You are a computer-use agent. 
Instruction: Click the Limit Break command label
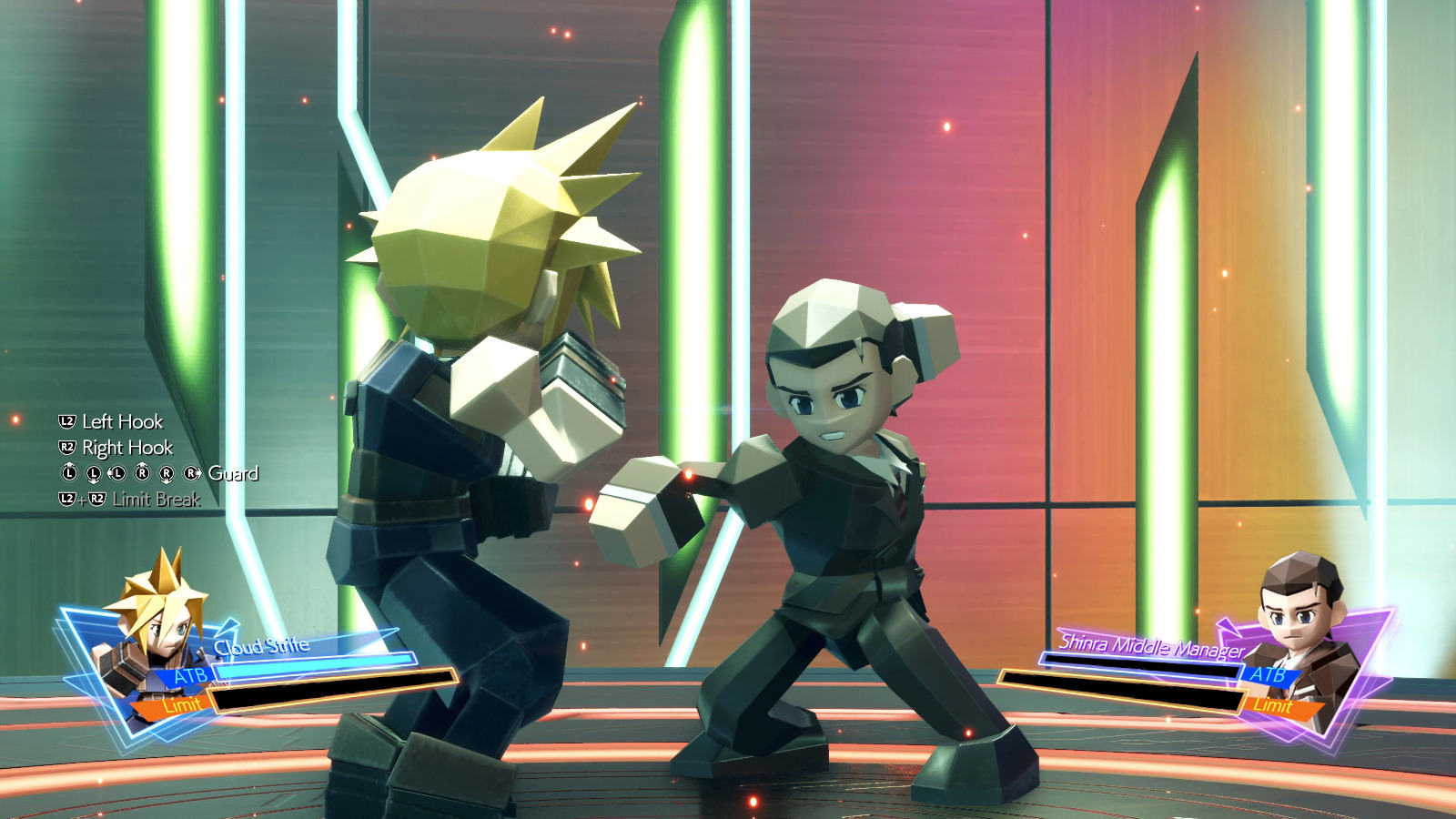point(157,499)
